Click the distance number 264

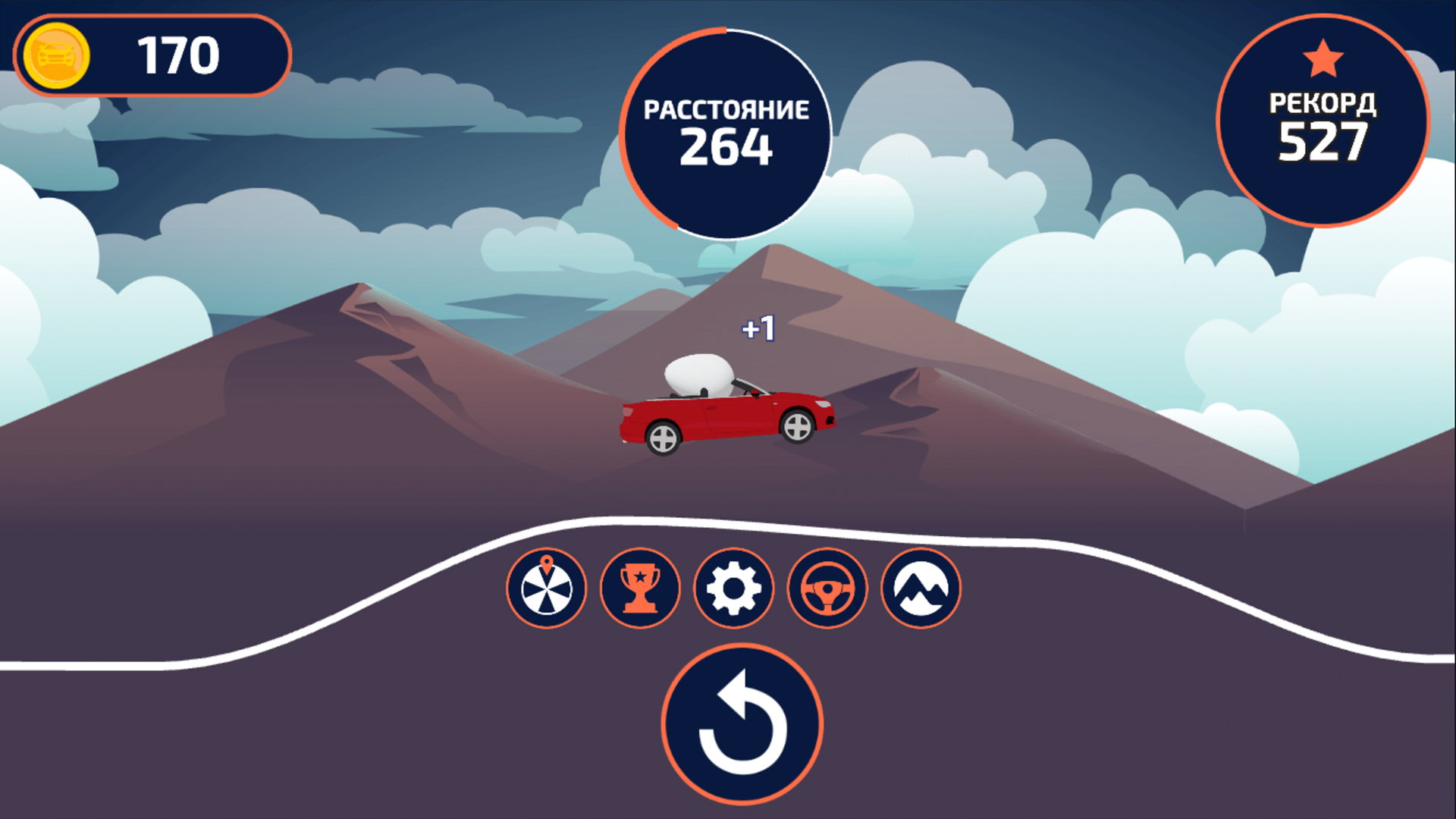click(726, 149)
